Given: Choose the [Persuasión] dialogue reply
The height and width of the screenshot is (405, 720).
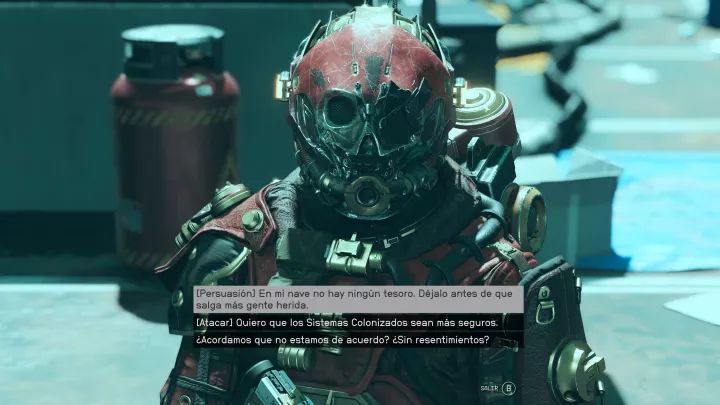Looking at the screenshot, I should [x=357, y=298].
